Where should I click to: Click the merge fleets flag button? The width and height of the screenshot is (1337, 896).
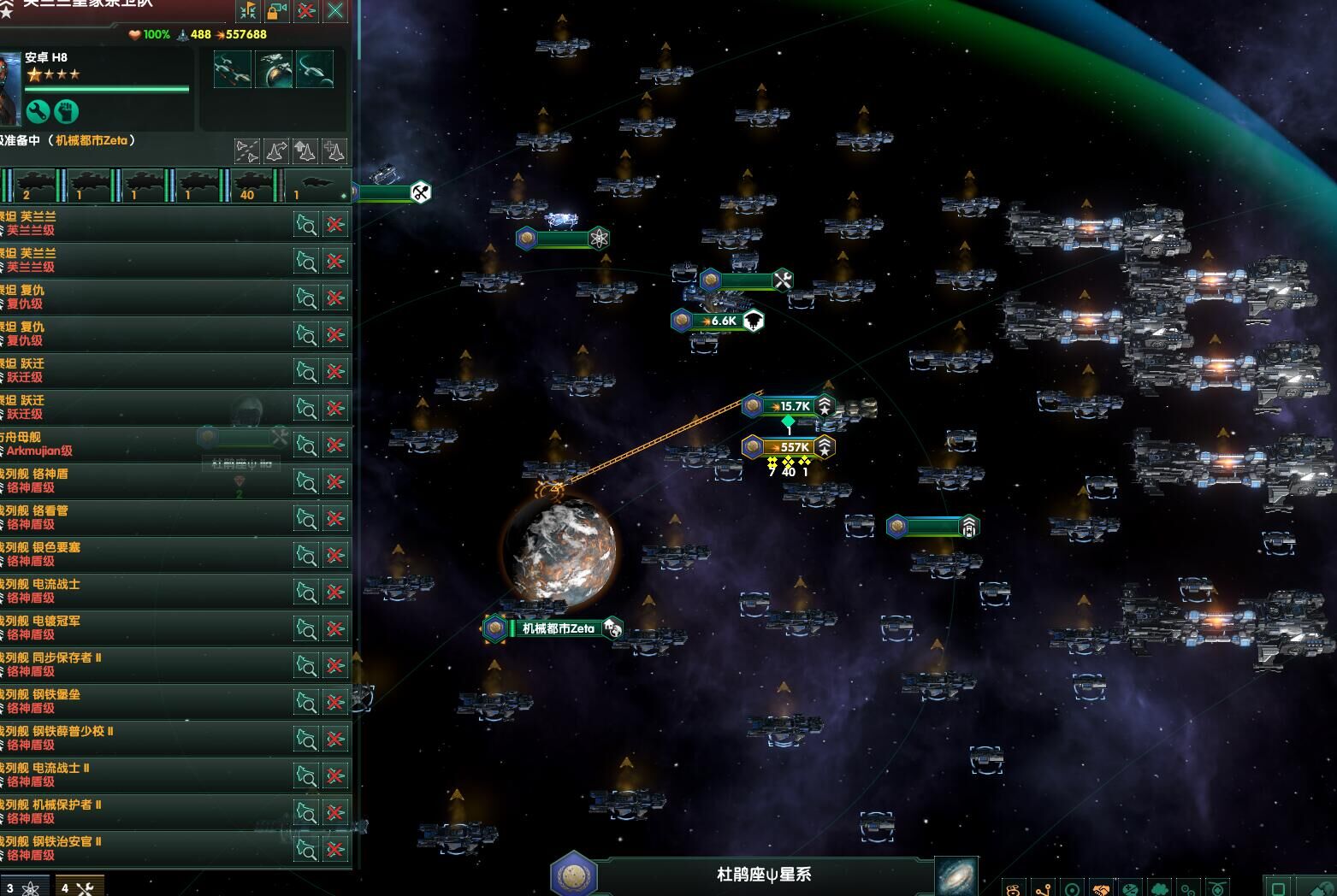248,10
